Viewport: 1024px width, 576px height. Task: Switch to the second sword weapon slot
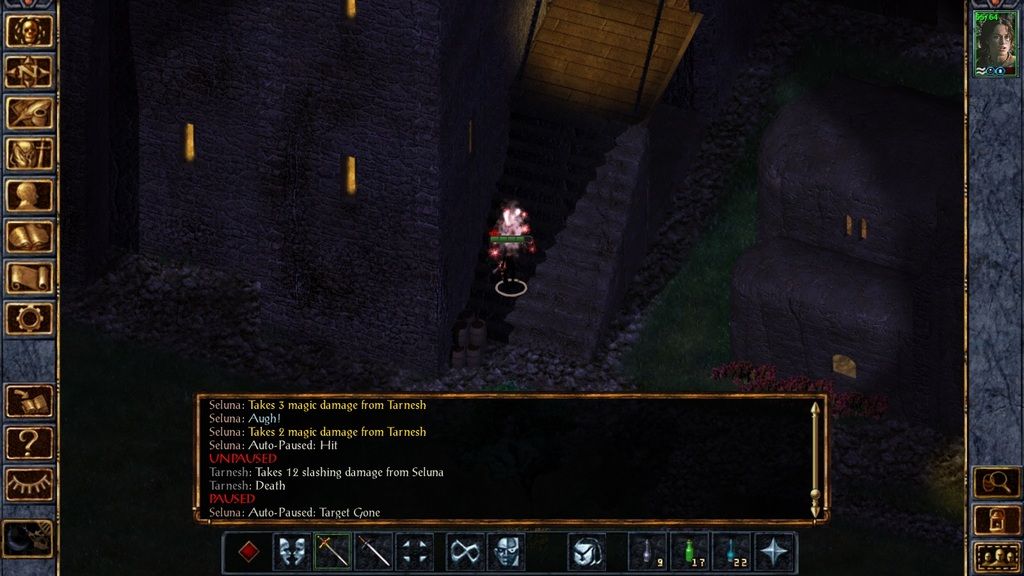(x=374, y=552)
